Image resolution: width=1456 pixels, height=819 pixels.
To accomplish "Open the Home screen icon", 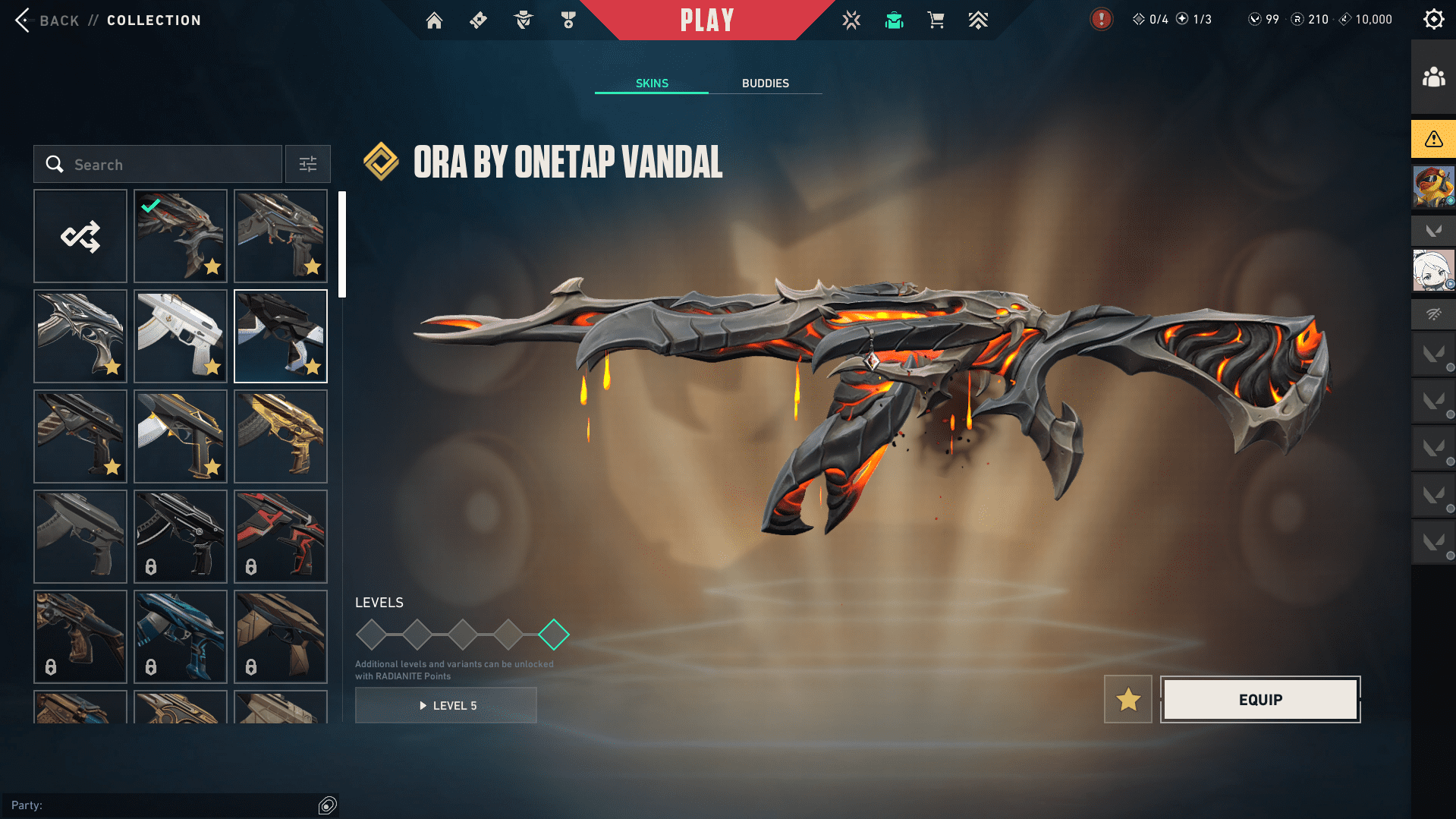I will (x=434, y=20).
